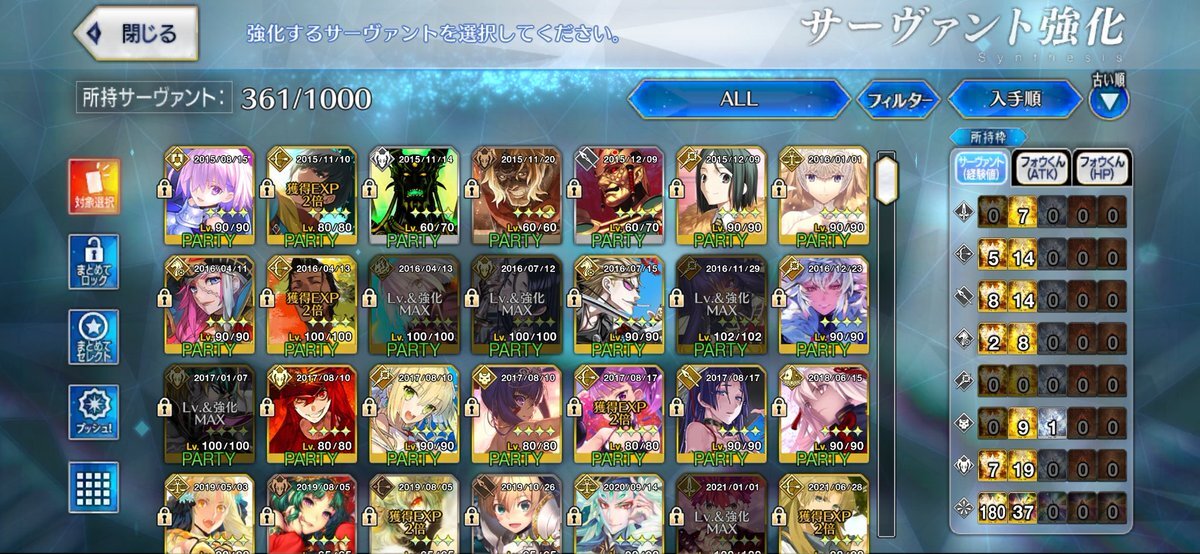This screenshot has height=554, width=1200.
Task: Choose the servant card dated 2016/07/15
Action: coord(618,307)
